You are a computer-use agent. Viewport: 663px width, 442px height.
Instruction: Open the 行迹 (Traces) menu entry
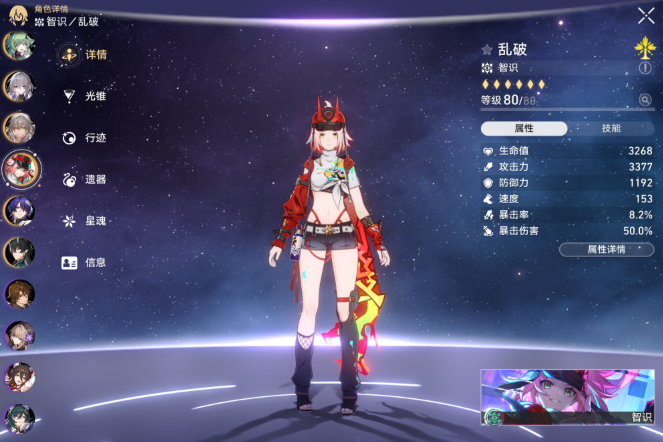[86, 138]
